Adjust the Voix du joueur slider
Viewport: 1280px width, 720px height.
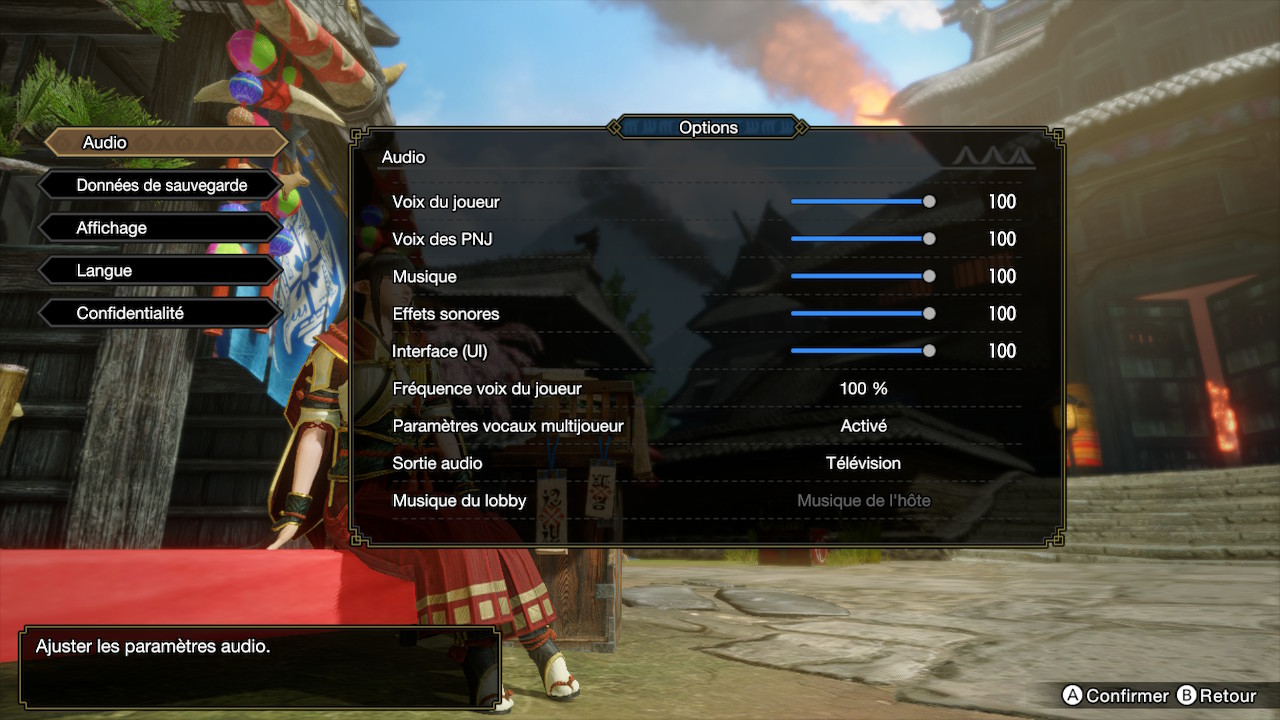coord(861,202)
